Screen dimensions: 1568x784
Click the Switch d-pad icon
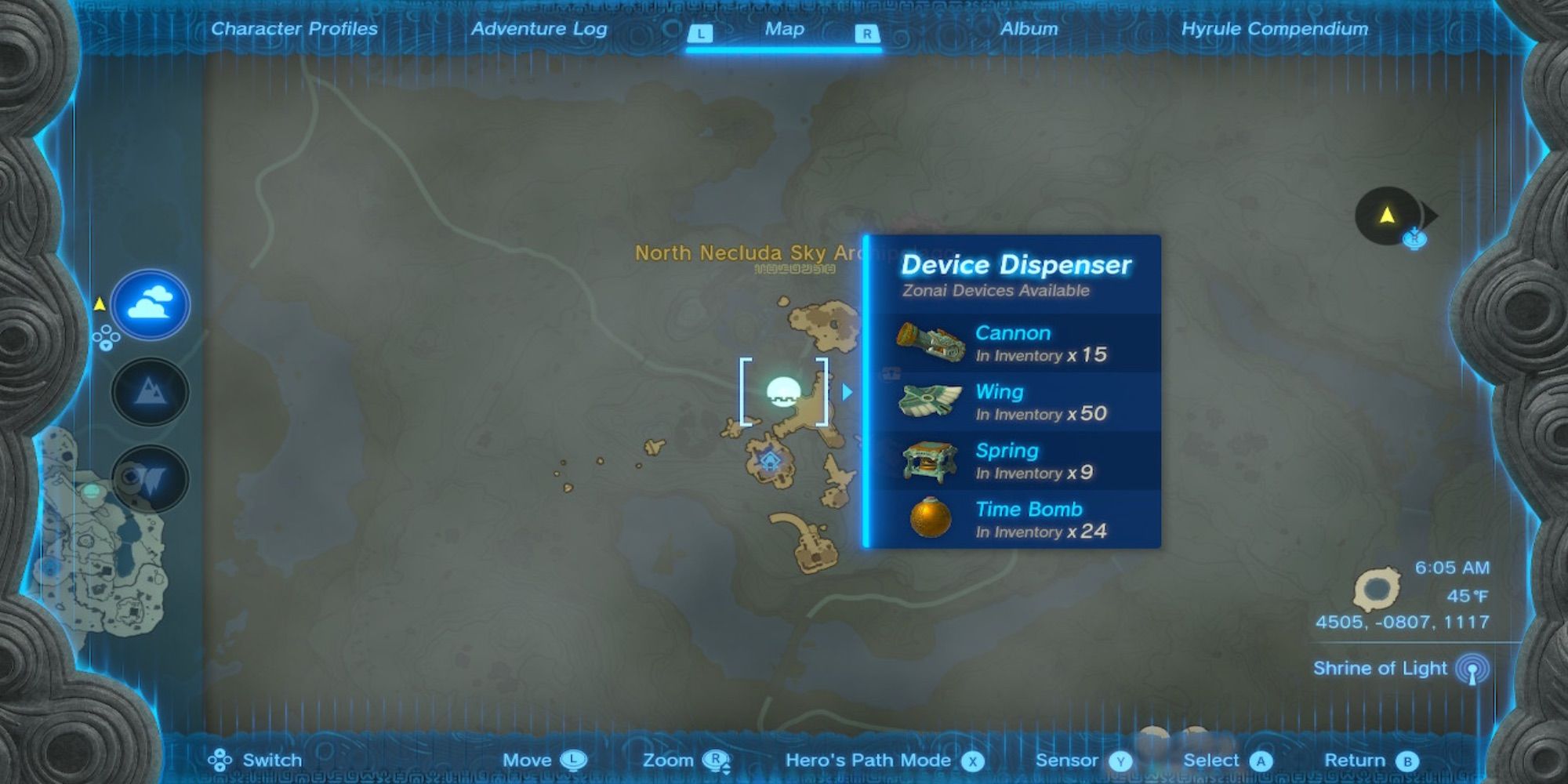[x=222, y=760]
